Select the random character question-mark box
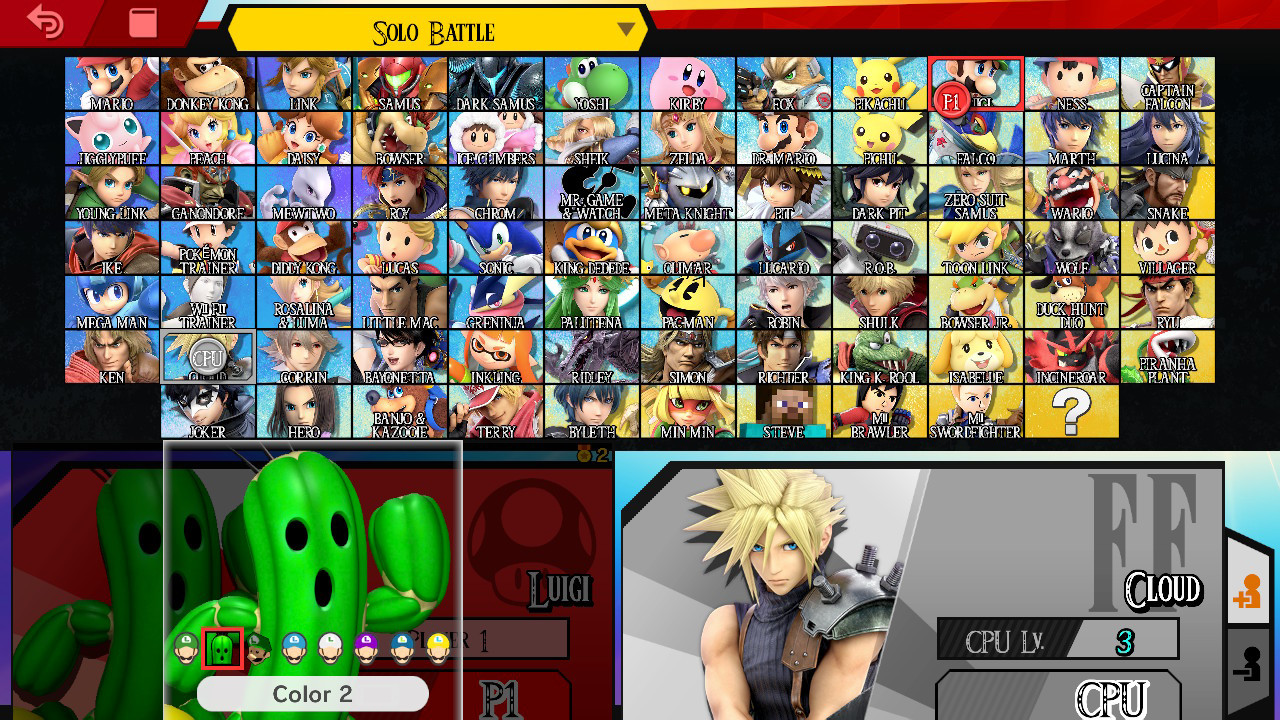The image size is (1280, 720). pos(1072,411)
